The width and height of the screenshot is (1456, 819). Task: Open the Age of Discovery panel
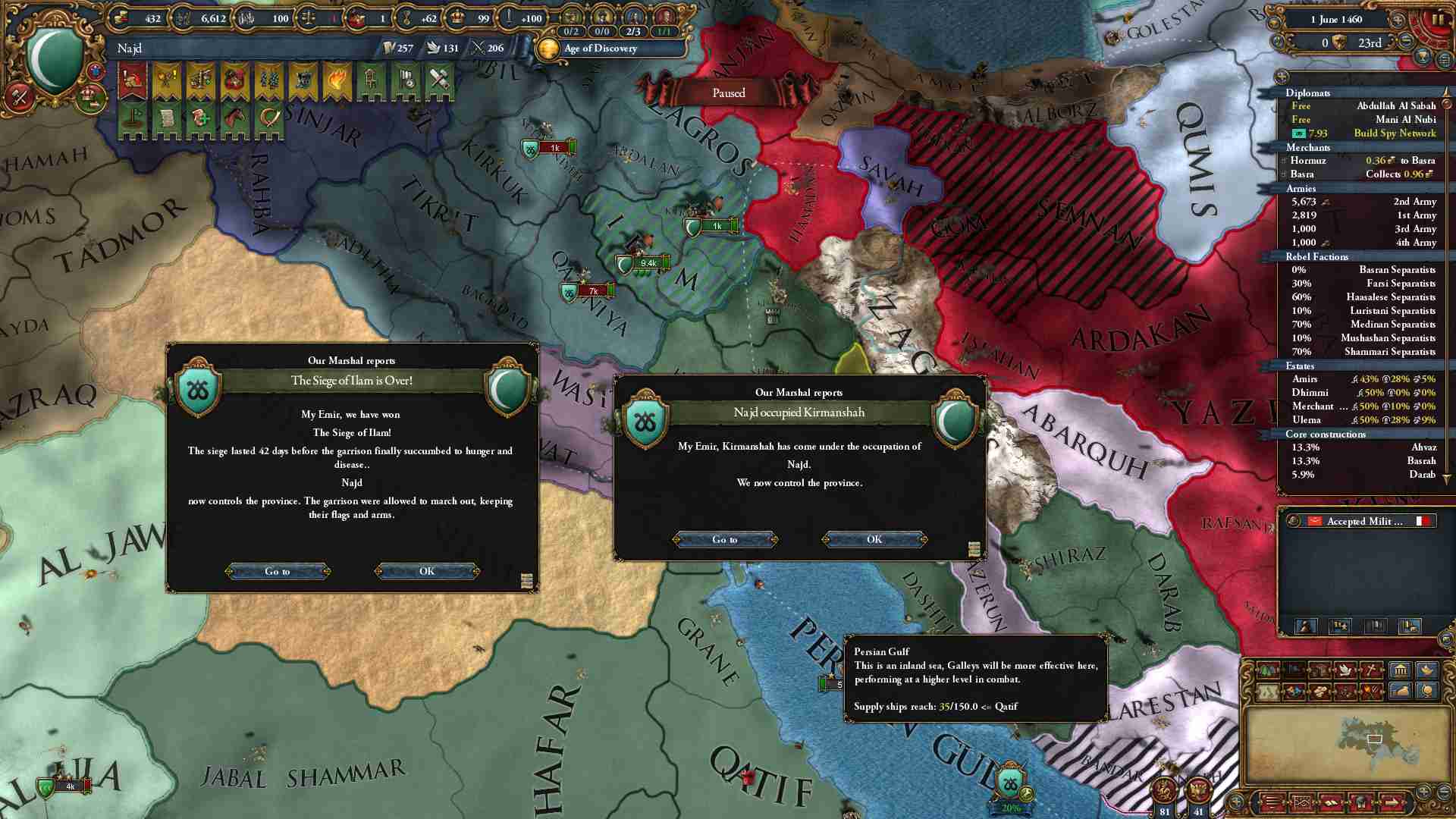click(x=600, y=49)
